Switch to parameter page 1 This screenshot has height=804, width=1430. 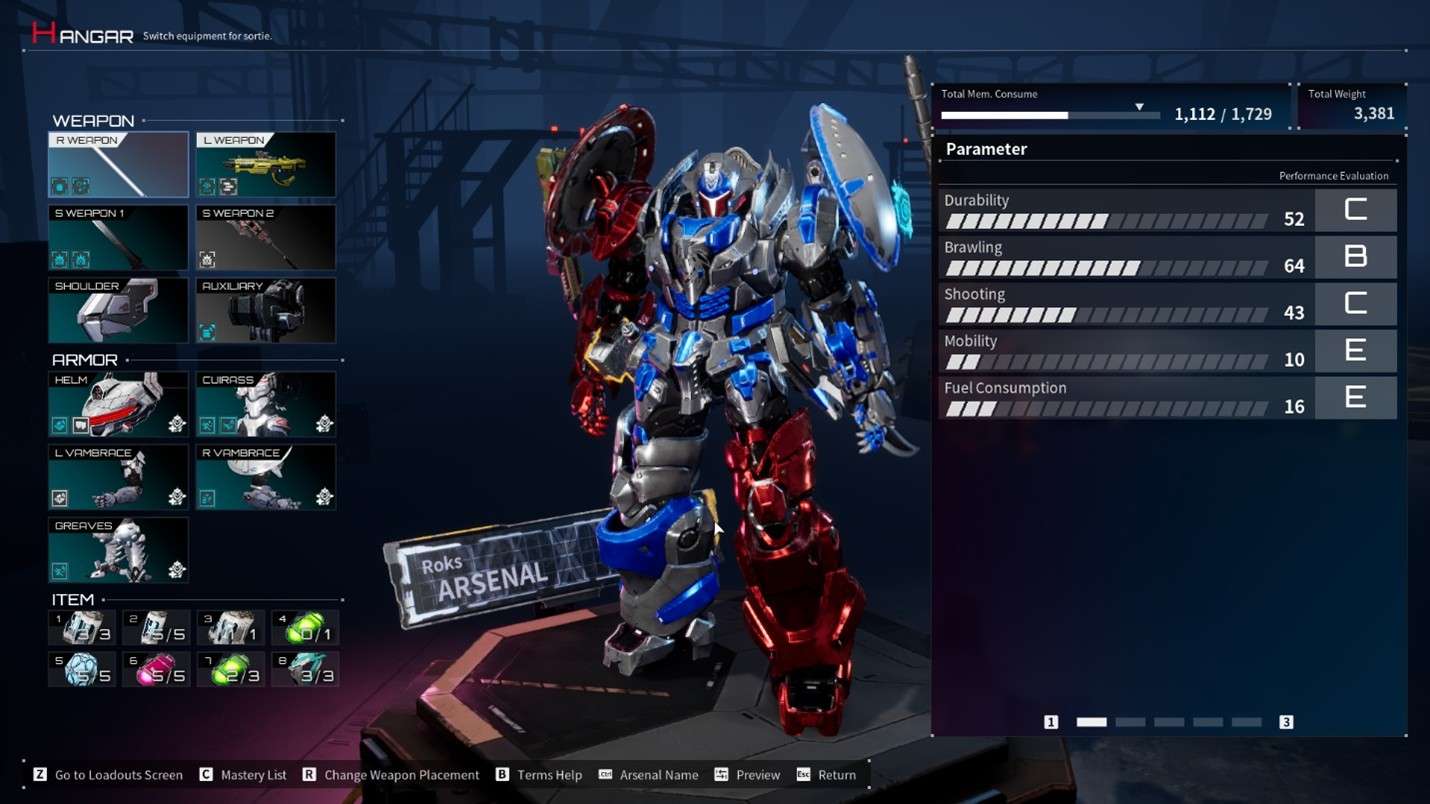[x=1051, y=721]
